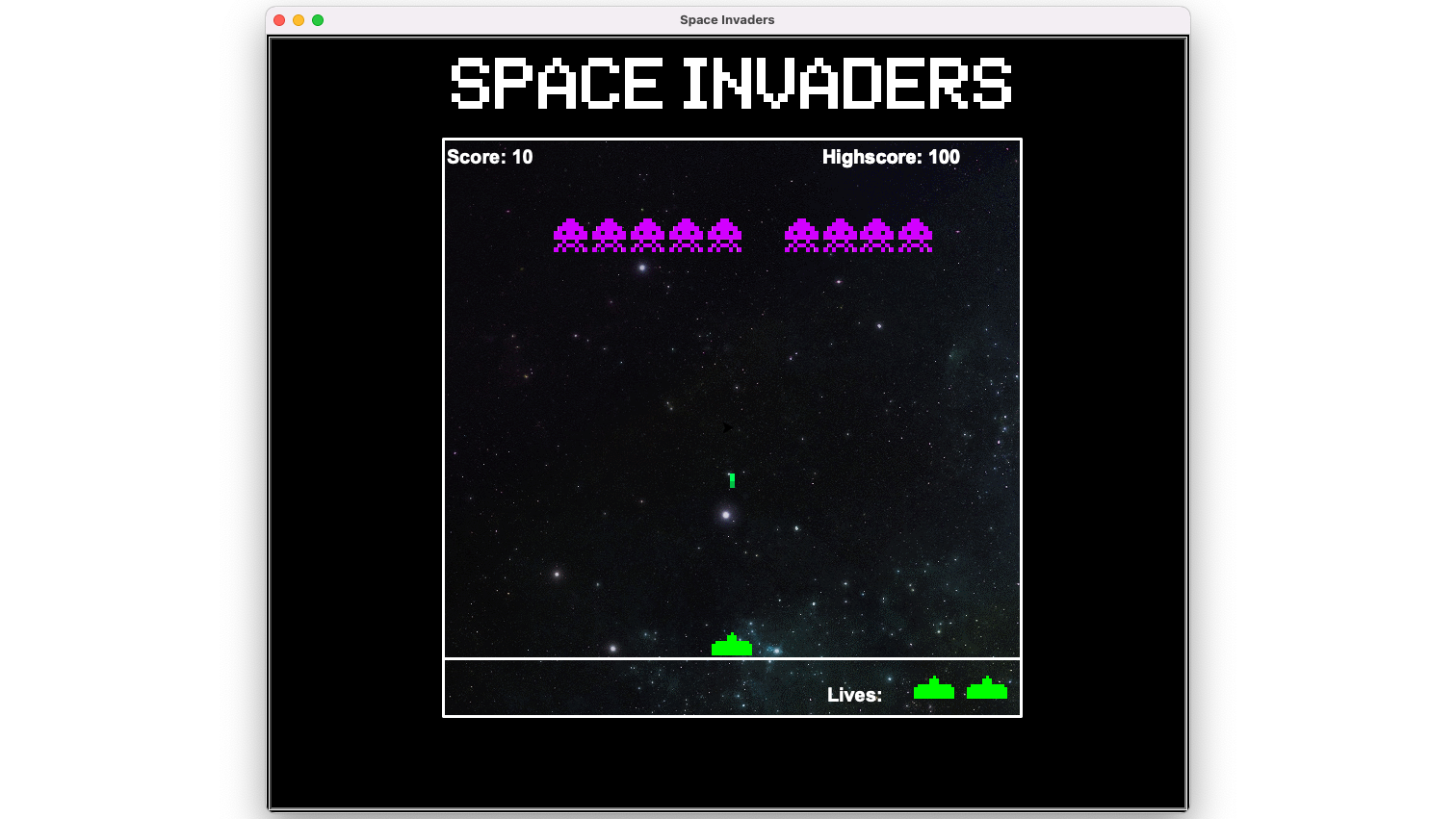Screen dimensions: 1456x819
Task: Click the green player cannon at screen bottom
Action: pos(732,645)
